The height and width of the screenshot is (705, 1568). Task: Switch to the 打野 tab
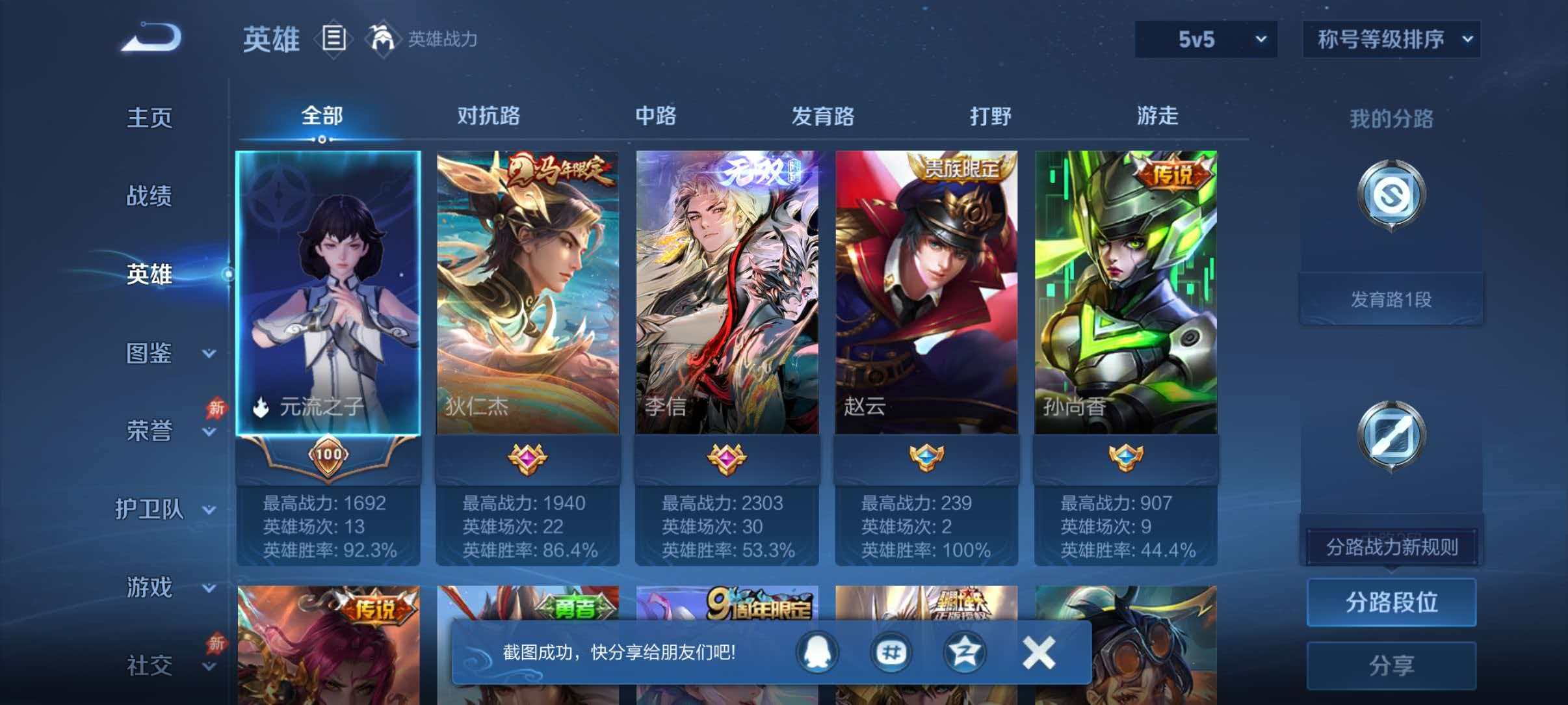[990, 117]
